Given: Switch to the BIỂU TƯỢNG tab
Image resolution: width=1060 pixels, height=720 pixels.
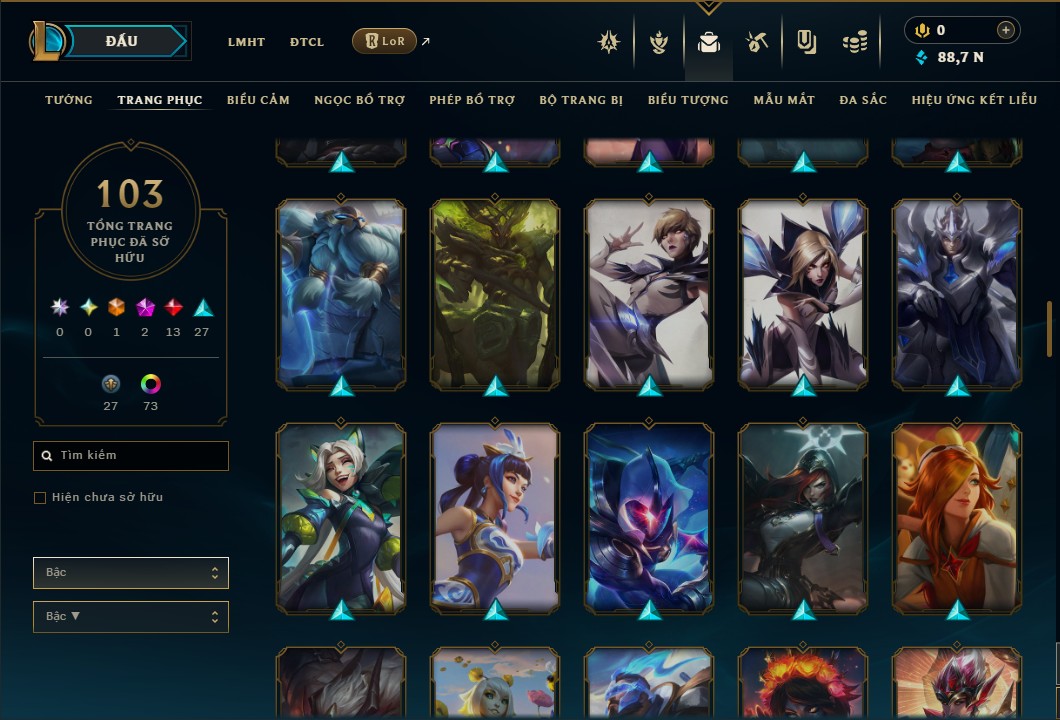Looking at the screenshot, I should click(688, 100).
